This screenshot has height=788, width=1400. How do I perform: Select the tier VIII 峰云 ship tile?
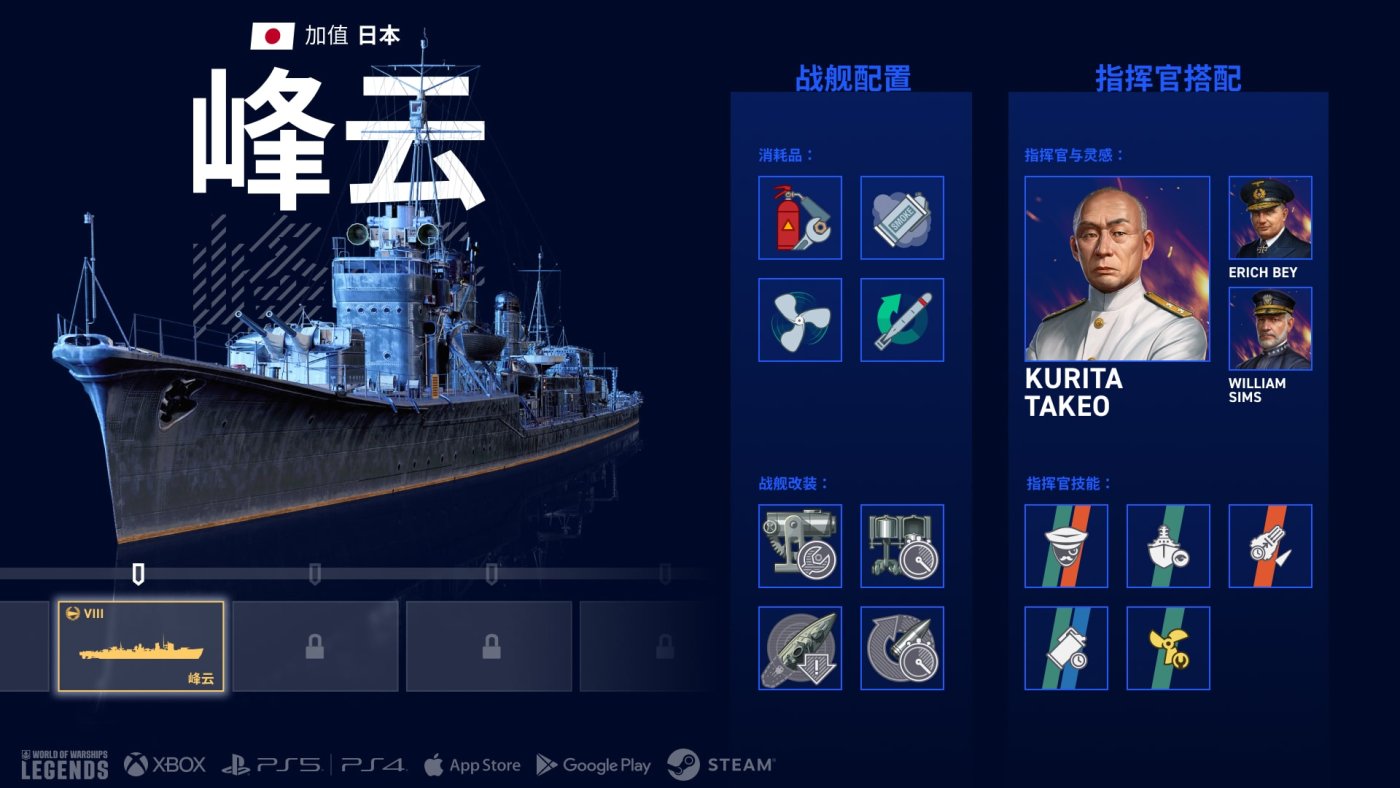[141, 646]
